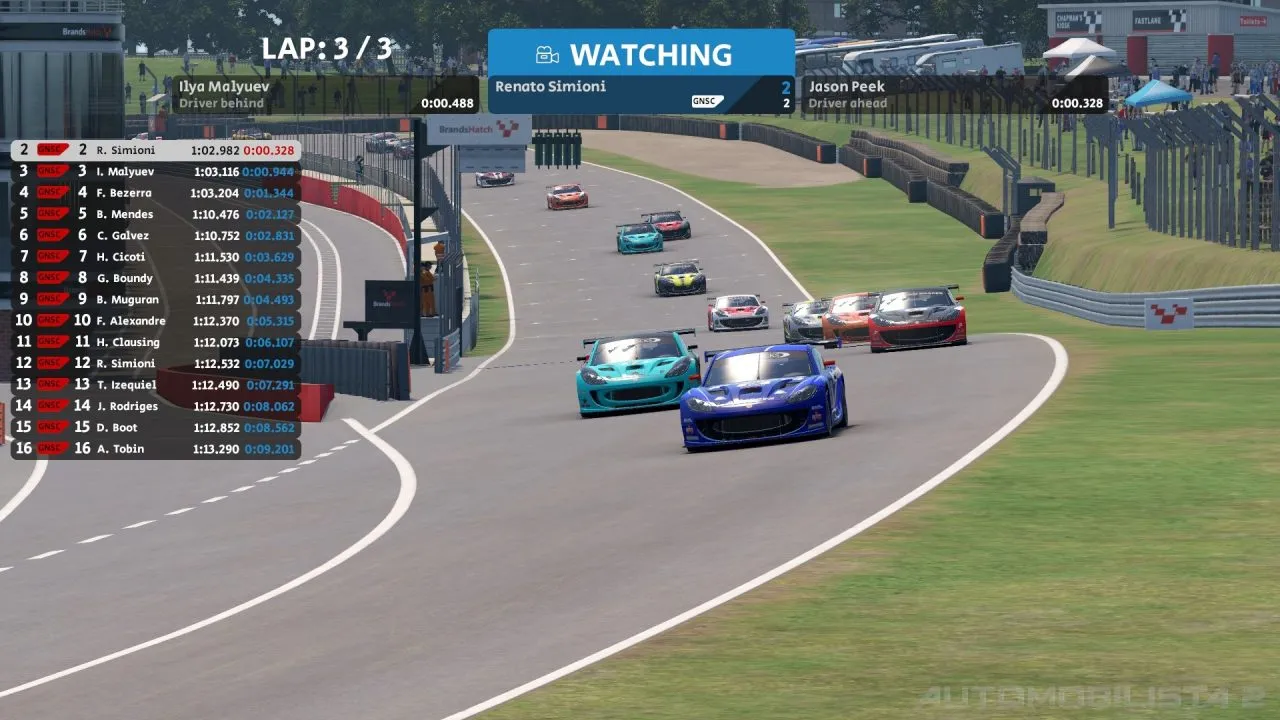The width and height of the screenshot is (1280, 720).
Task: Select B. Mendes in the standings
Action: (x=155, y=214)
